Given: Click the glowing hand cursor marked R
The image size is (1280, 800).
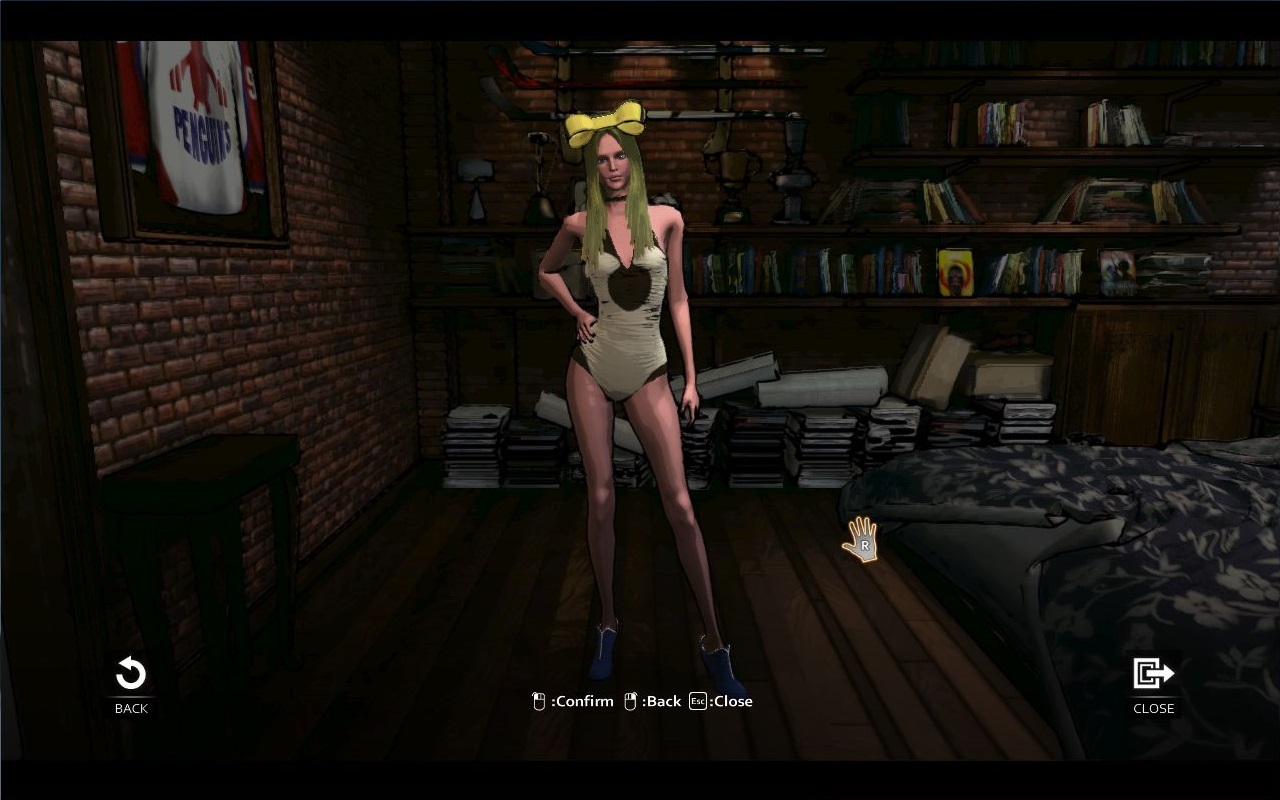Looking at the screenshot, I should 862,540.
